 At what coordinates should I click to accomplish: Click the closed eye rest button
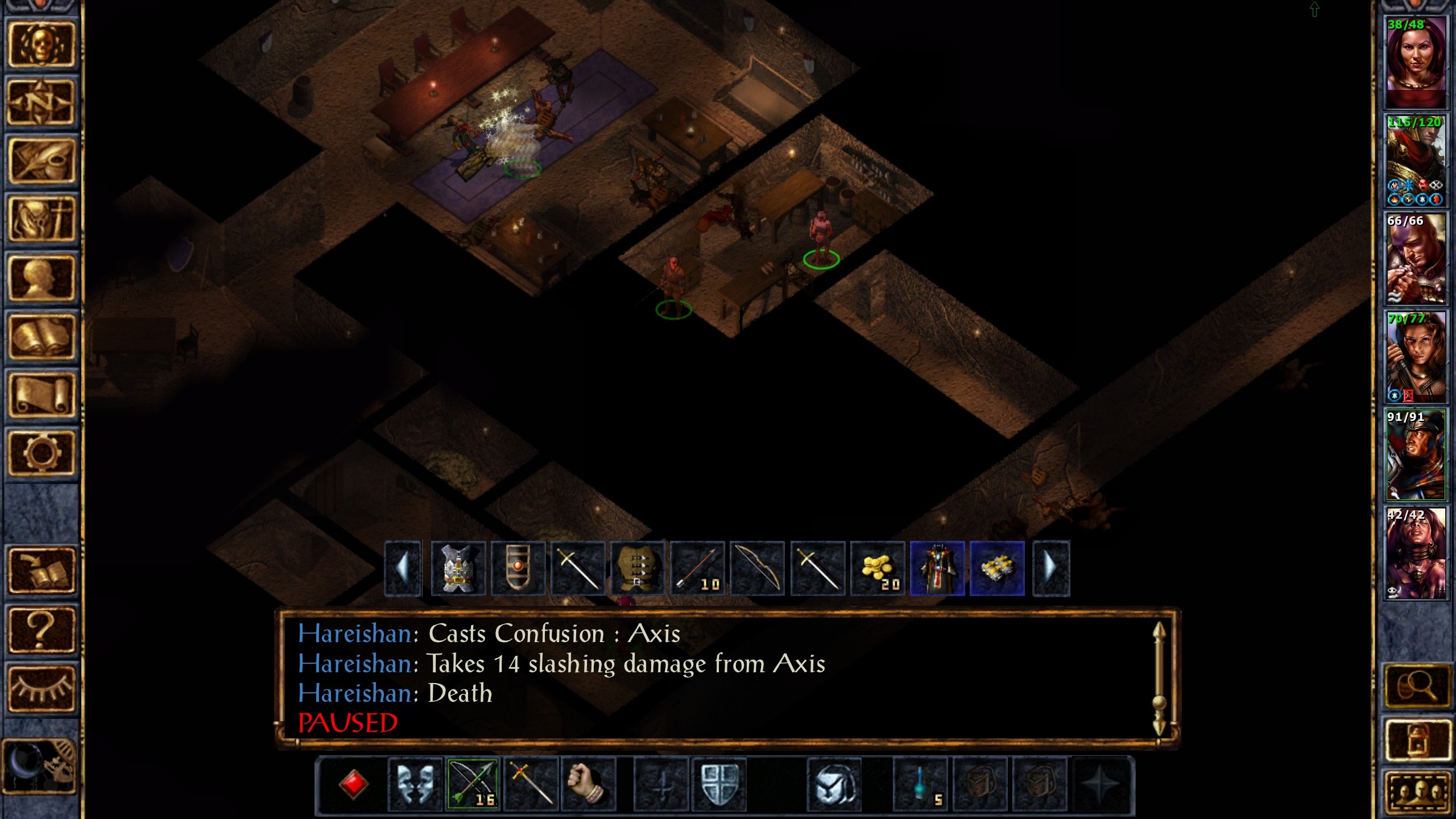coord(41,688)
